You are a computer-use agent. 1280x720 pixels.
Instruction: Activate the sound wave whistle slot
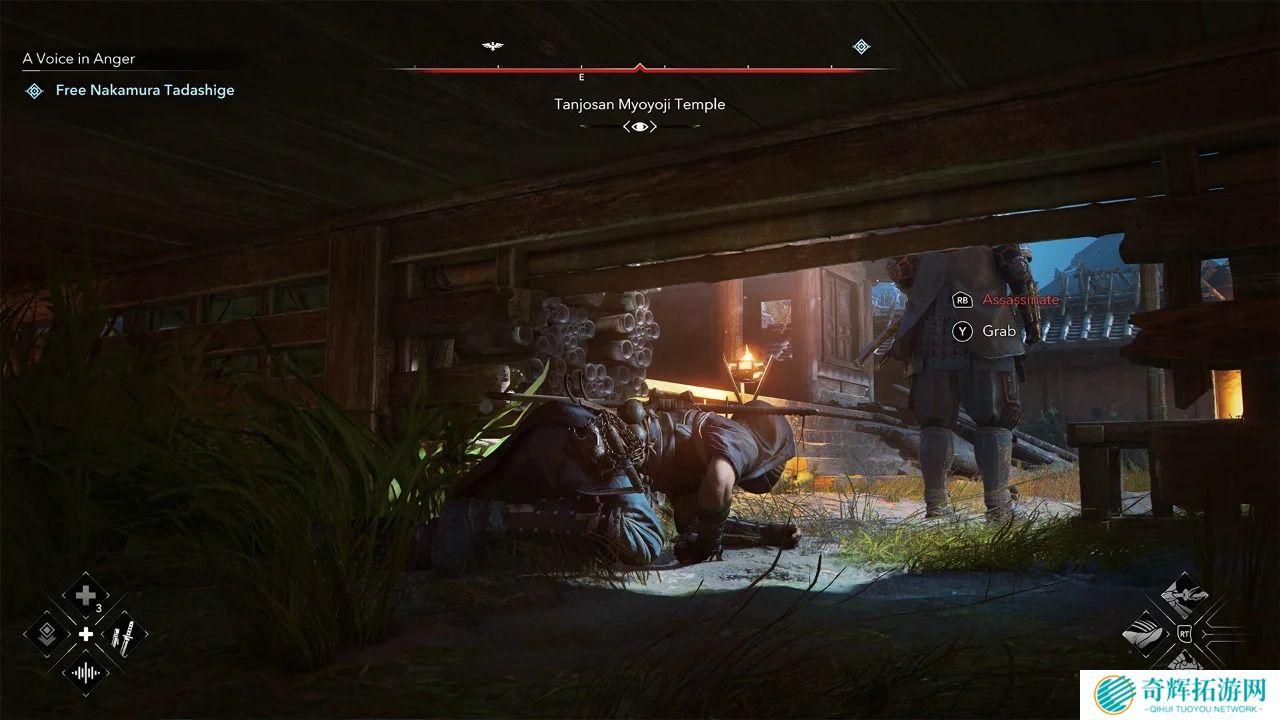pyautogui.click(x=86, y=672)
